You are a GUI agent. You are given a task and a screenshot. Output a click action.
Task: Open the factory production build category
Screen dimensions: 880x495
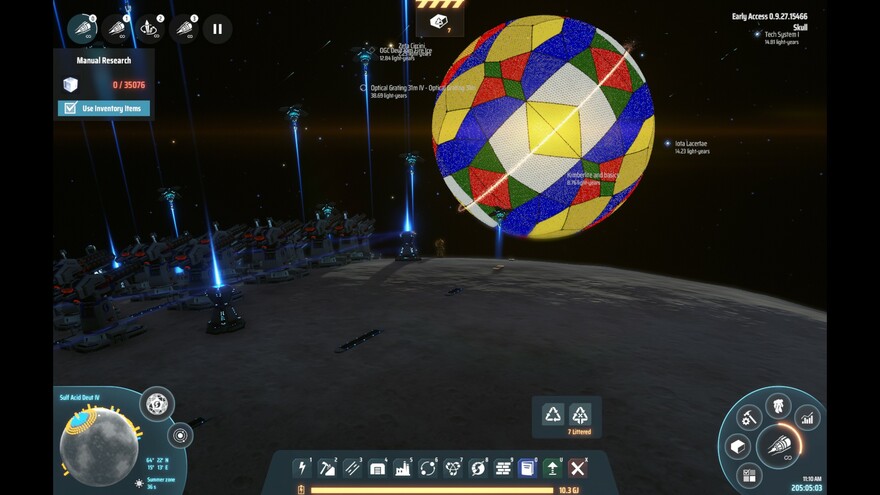click(x=402, y=467)
